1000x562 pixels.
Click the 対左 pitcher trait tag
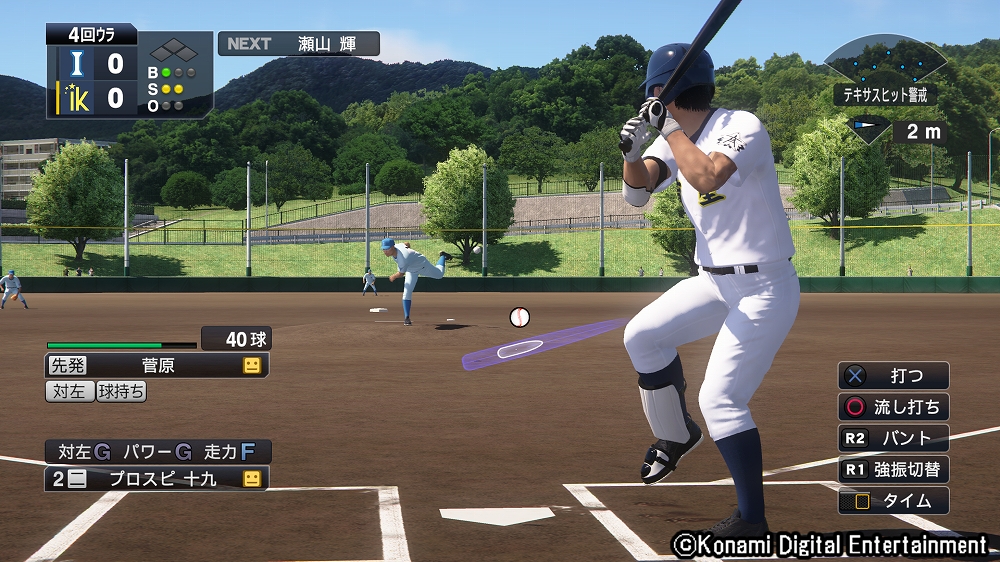[70, 392]
